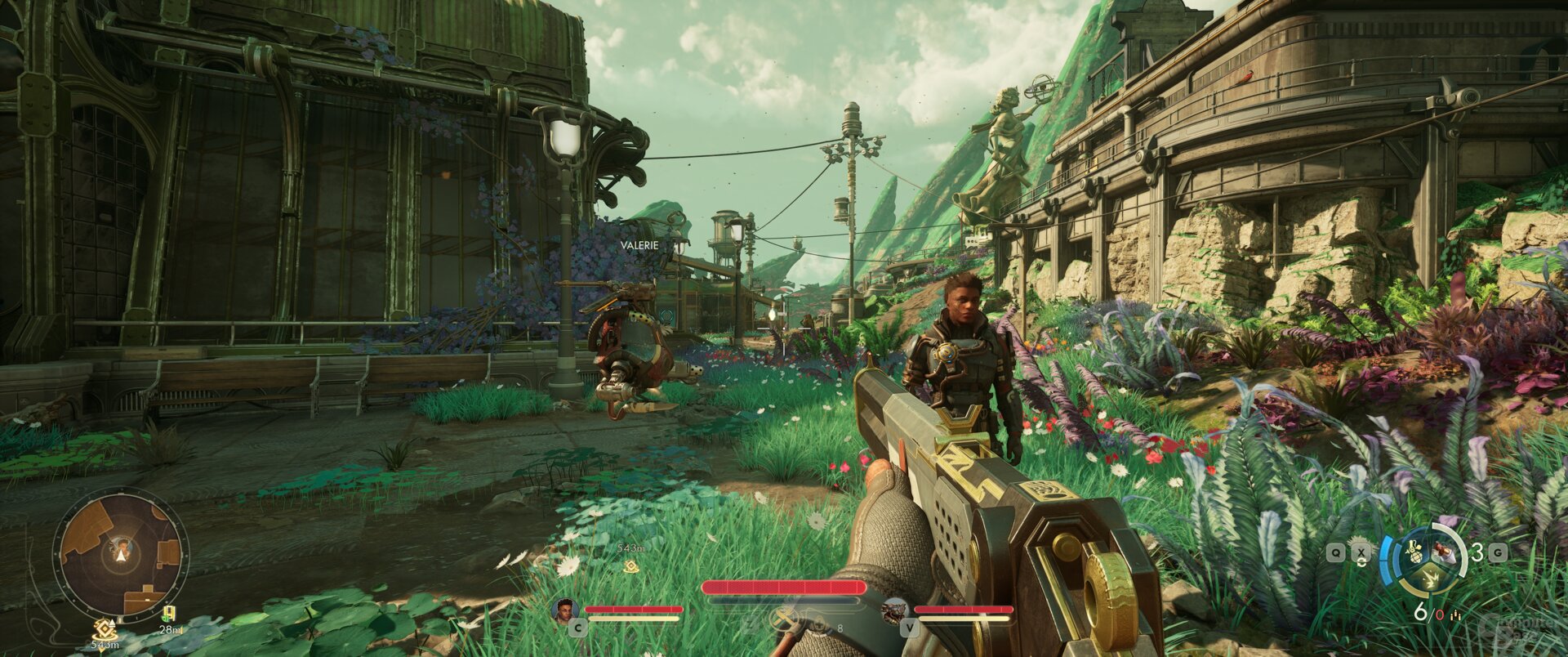
Task: Select the robot companion portrait
Action: click(x=895, y=610)
